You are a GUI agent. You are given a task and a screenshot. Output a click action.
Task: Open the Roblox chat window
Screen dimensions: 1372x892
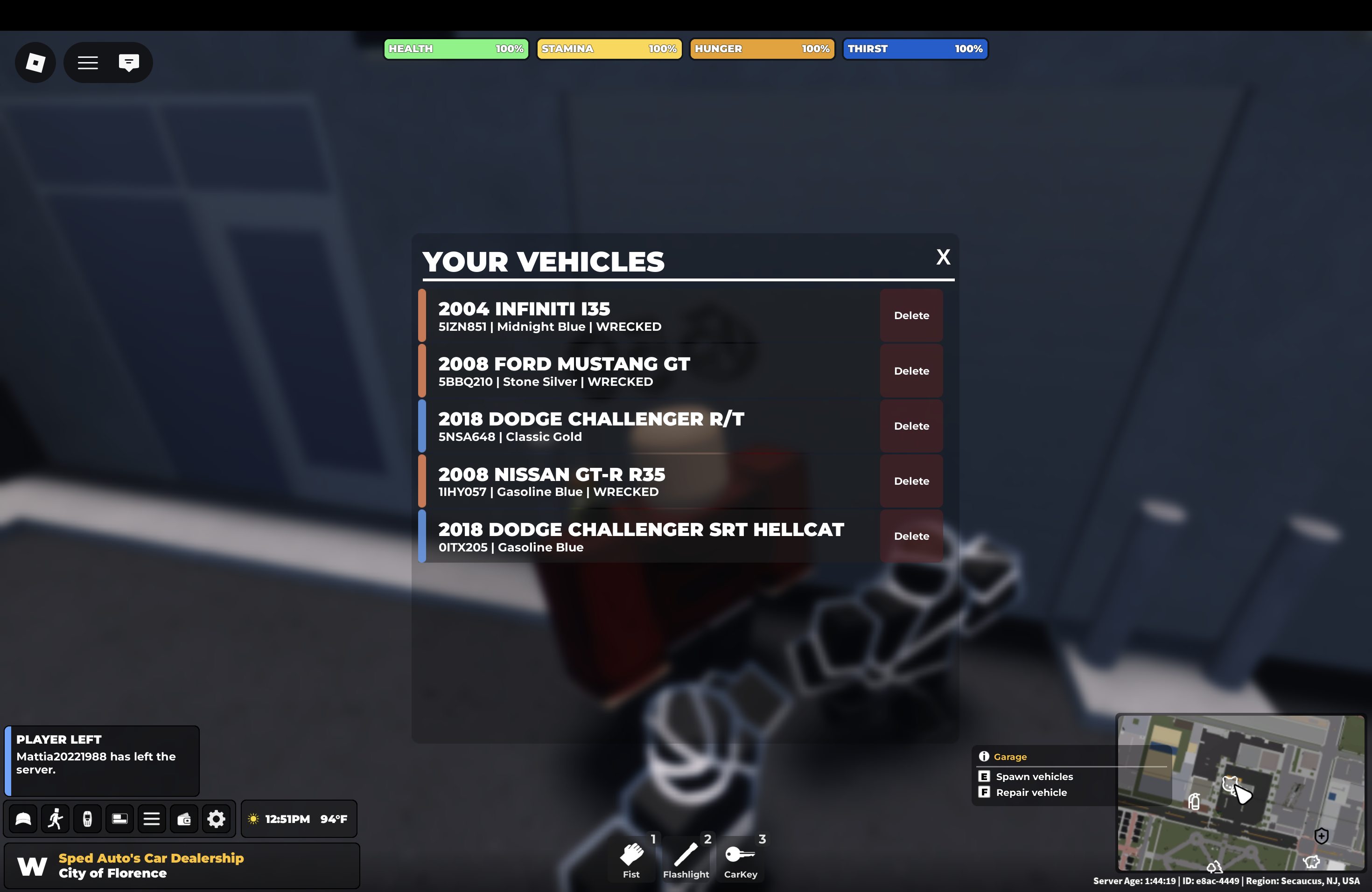pyautogui.click(x=128, y=62)
